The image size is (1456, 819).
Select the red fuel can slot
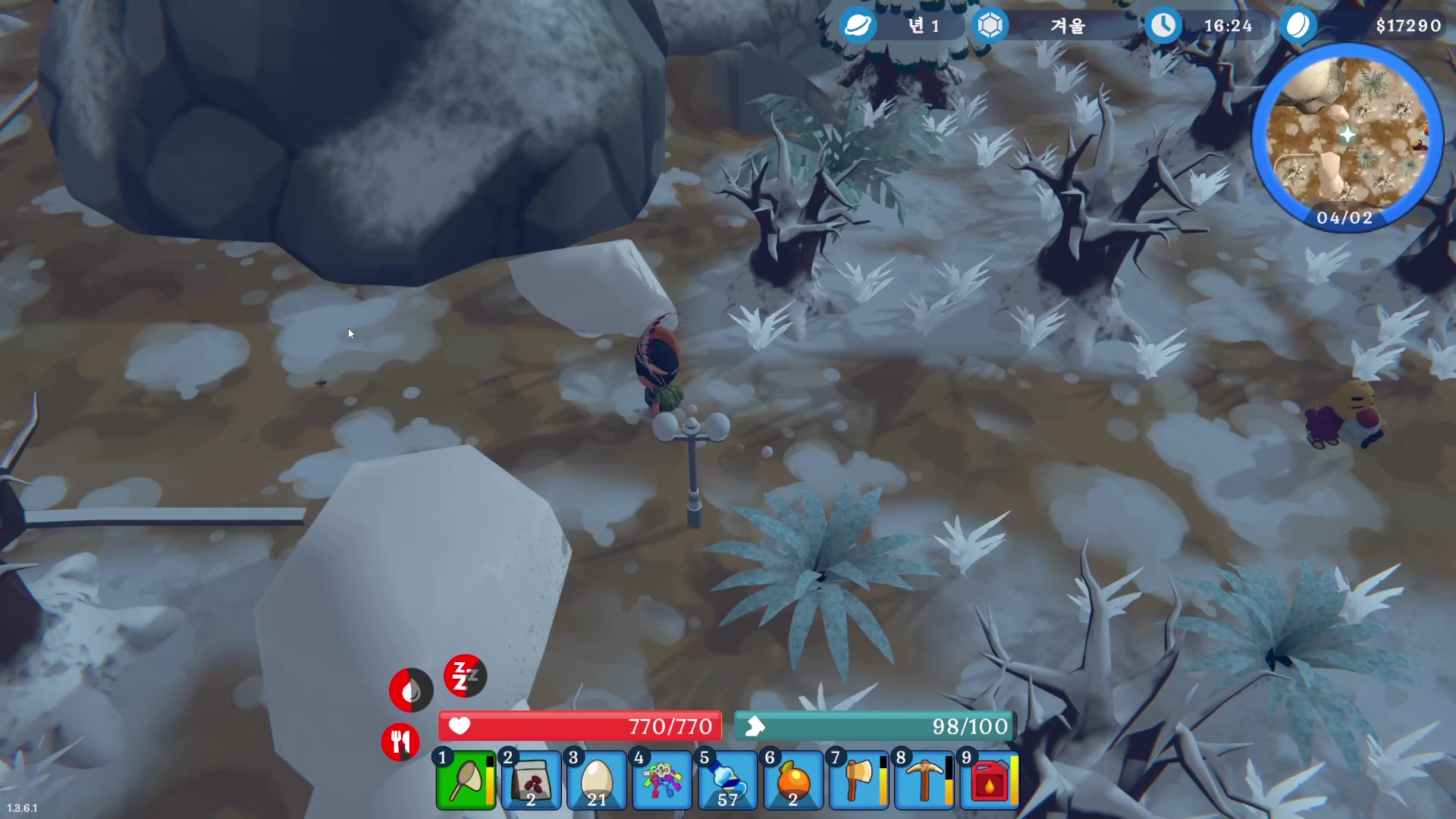989,780
